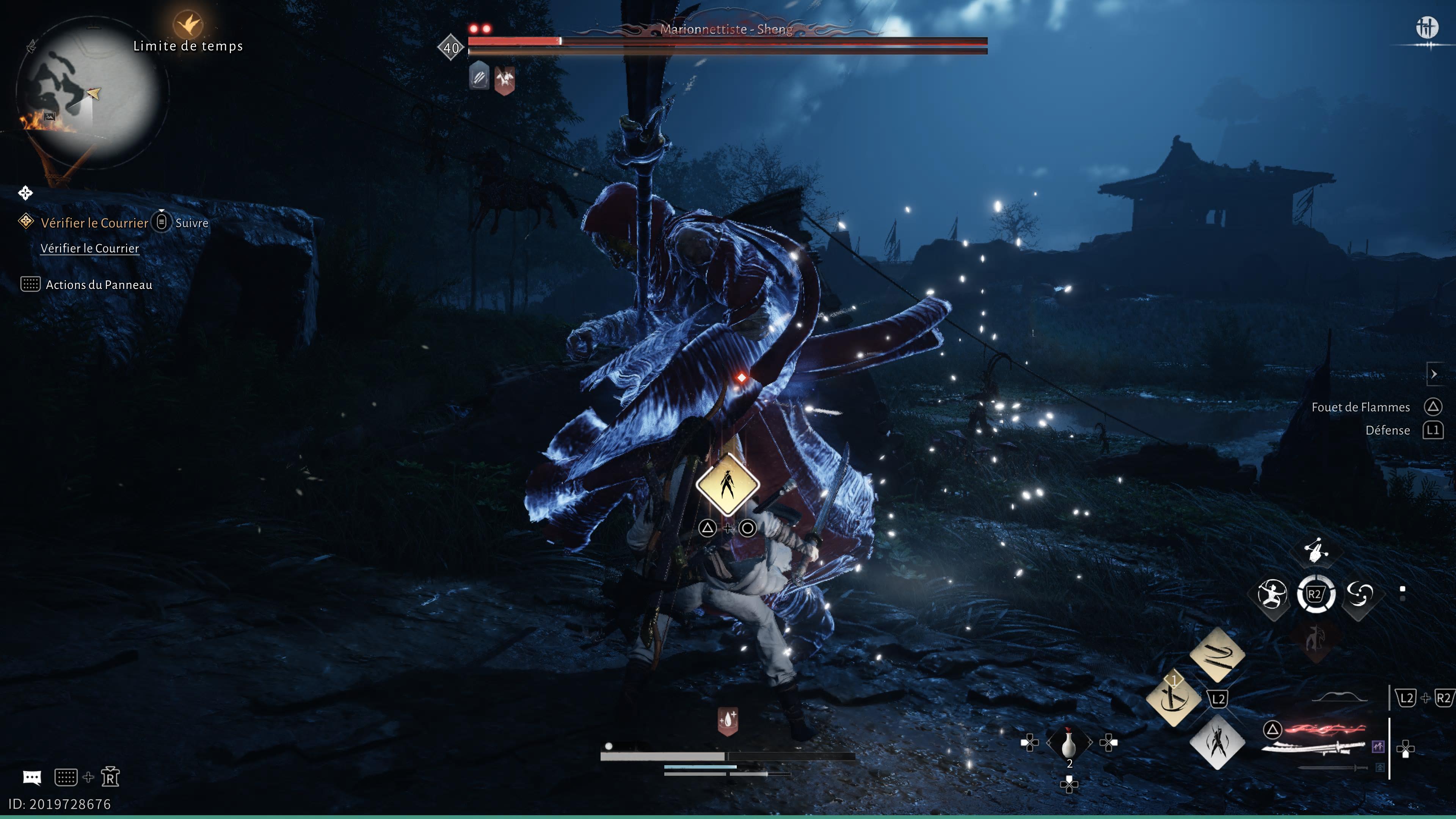Select the Vérifier le Courrier quest tracker

94,223
